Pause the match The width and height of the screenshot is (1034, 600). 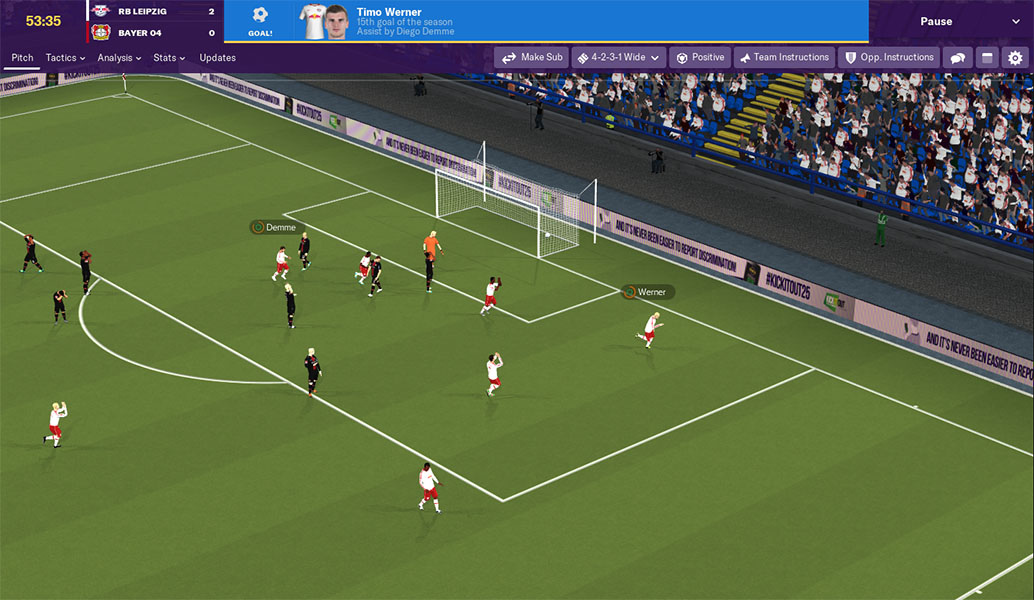[x=936, y=21]
